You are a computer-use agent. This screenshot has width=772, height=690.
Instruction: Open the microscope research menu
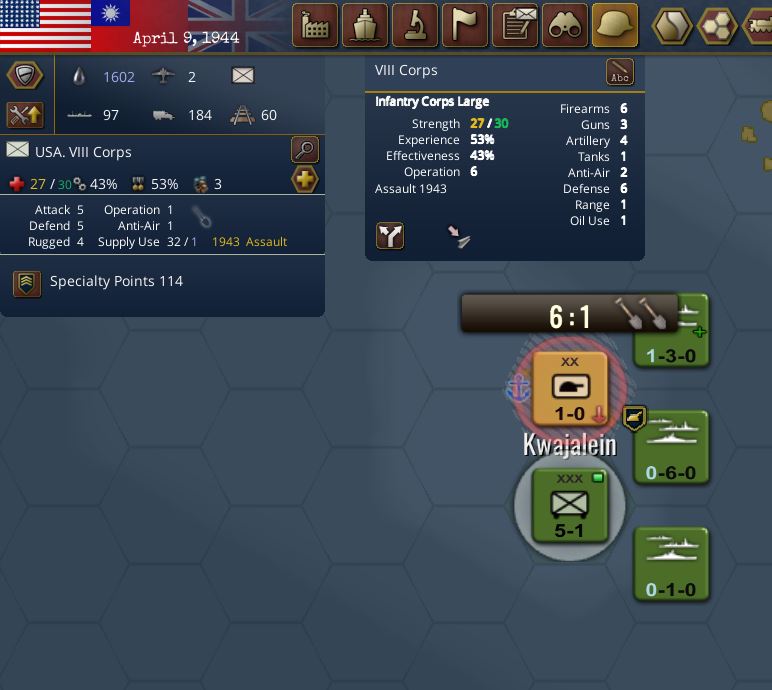(x=415, y=26)
